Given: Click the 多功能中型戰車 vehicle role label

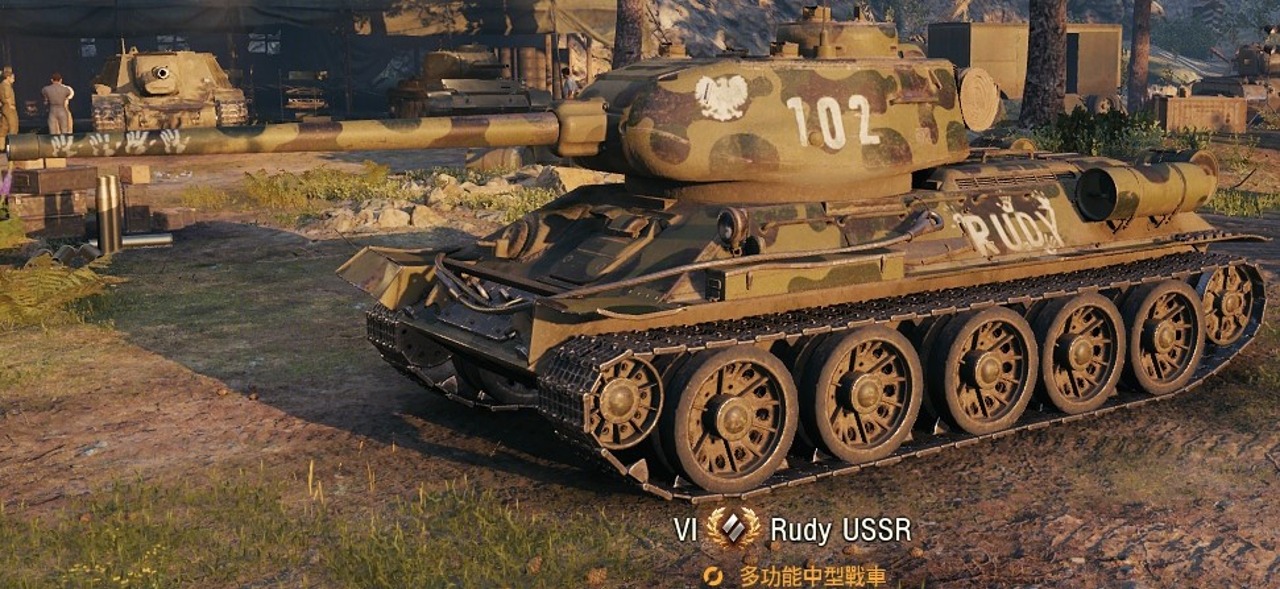Looking at the screenshot, I should click(811, 576).
